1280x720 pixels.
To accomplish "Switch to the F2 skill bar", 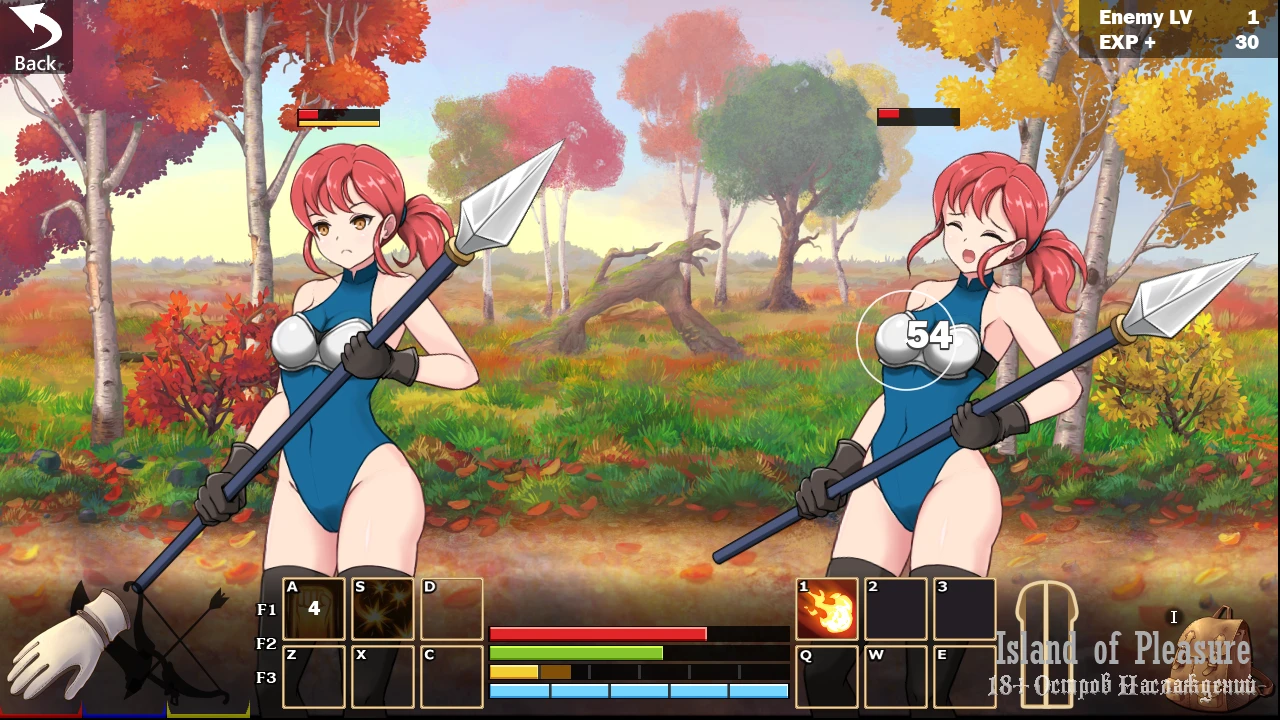I will 267,644.
